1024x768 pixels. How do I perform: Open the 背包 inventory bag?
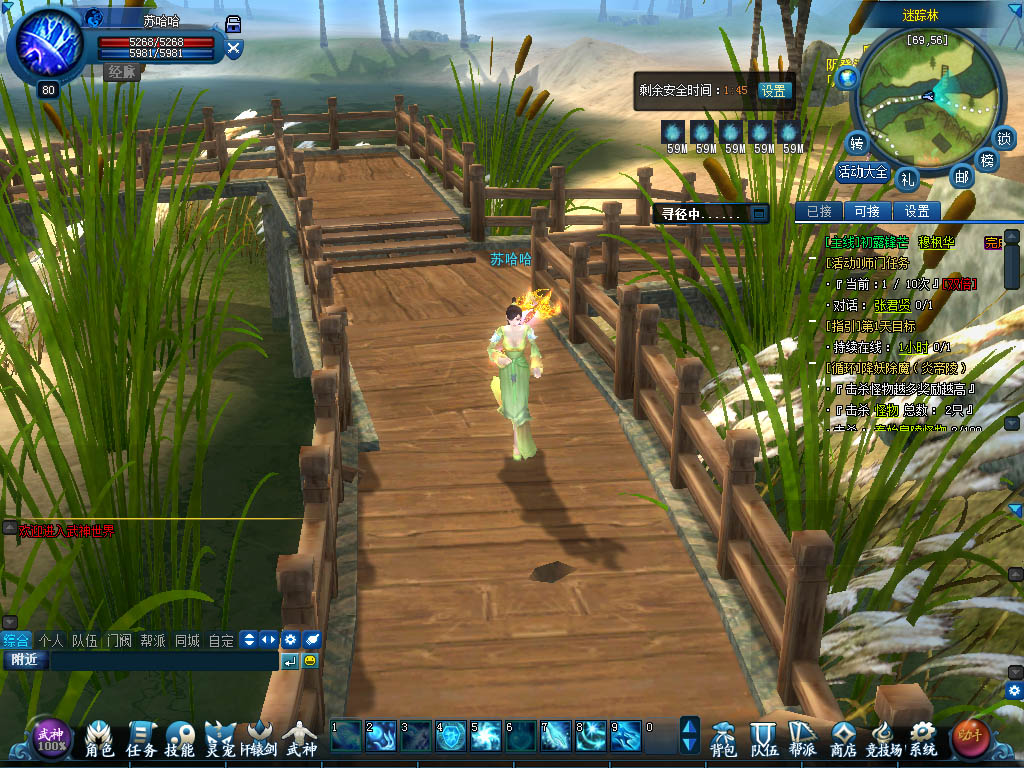click(x=724, y=738)
